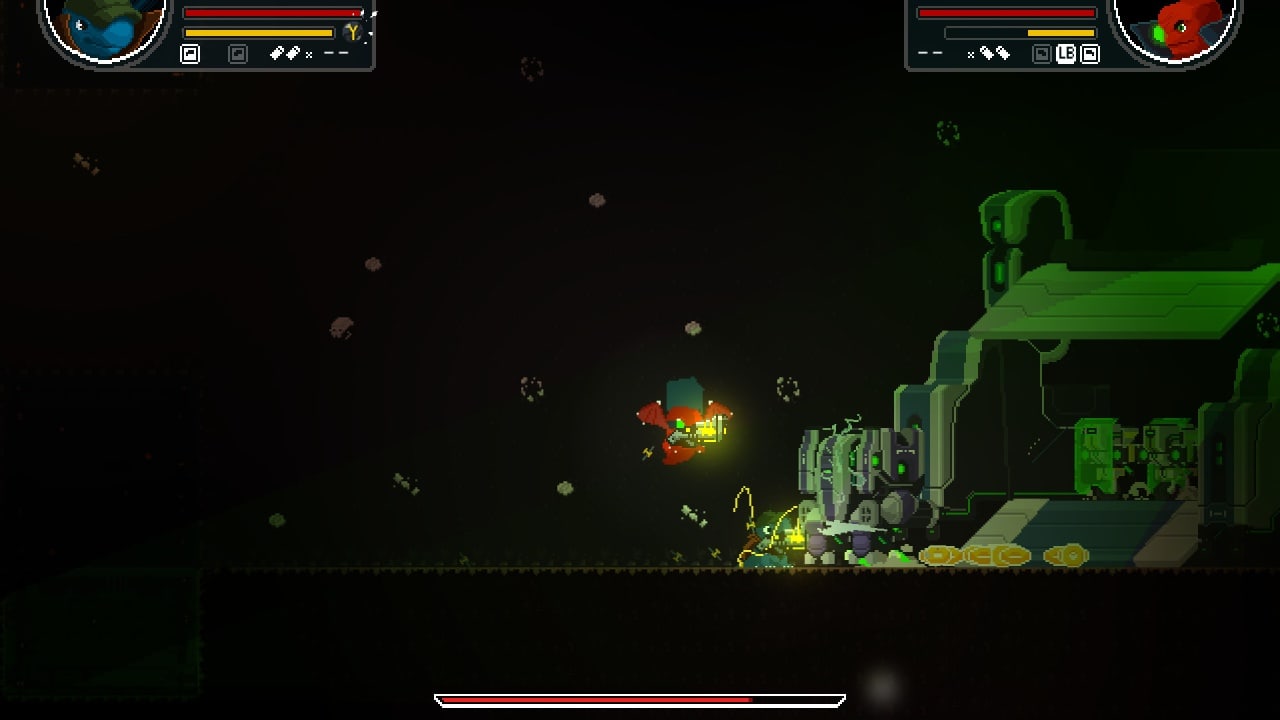Select red player's dimmed weapon slot
The width and height of the screenshot is (1280, 720).
point(1041,54)
